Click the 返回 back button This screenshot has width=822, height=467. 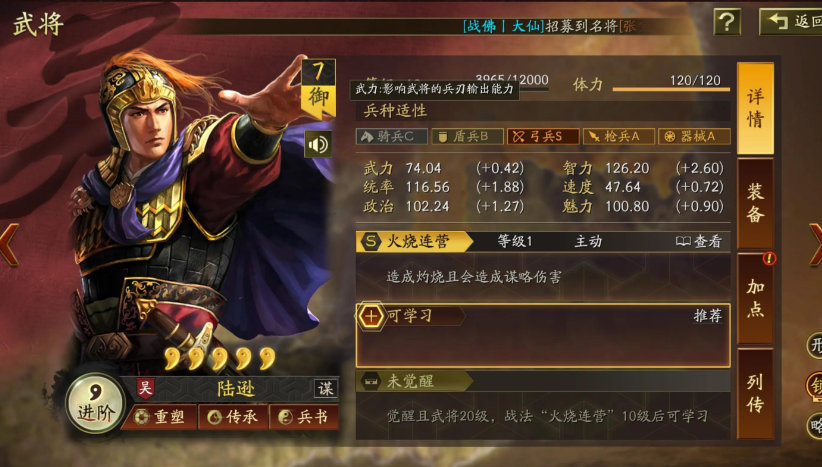(792, 21)
